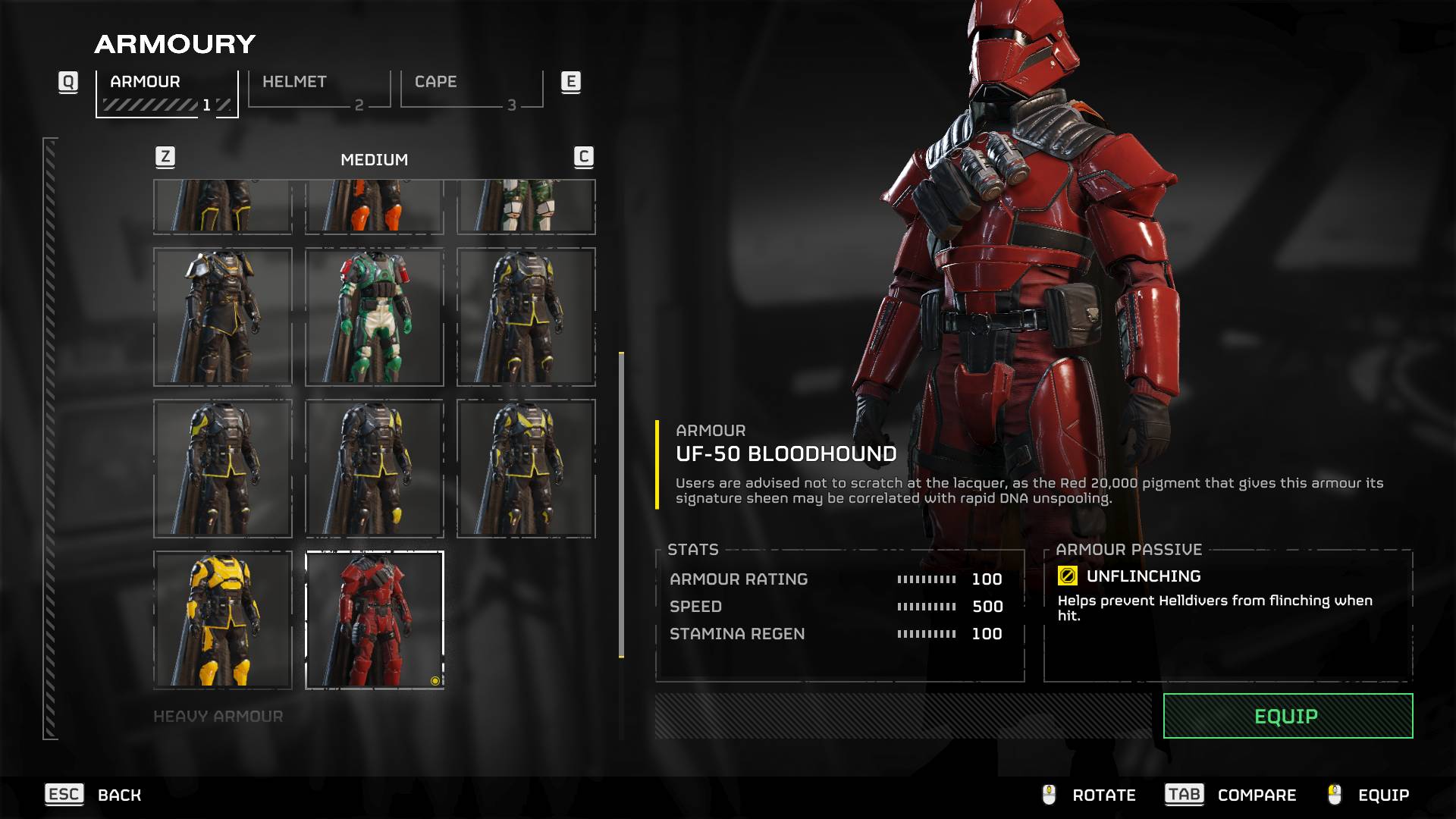Select the Z key icon above armor list
The image size is (1456, 819).
click(164, 158)
